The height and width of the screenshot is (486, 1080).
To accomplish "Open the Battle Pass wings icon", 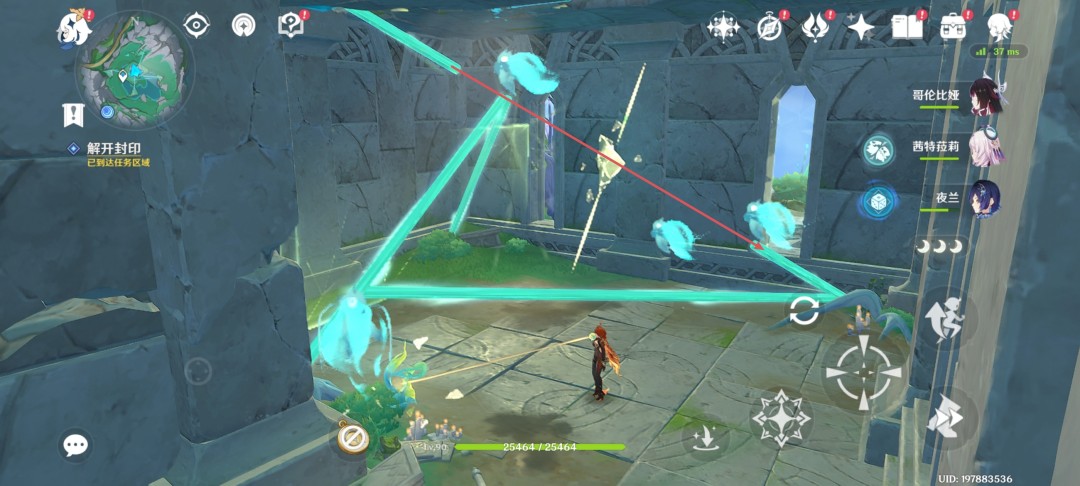I will (x=816, y=27).
